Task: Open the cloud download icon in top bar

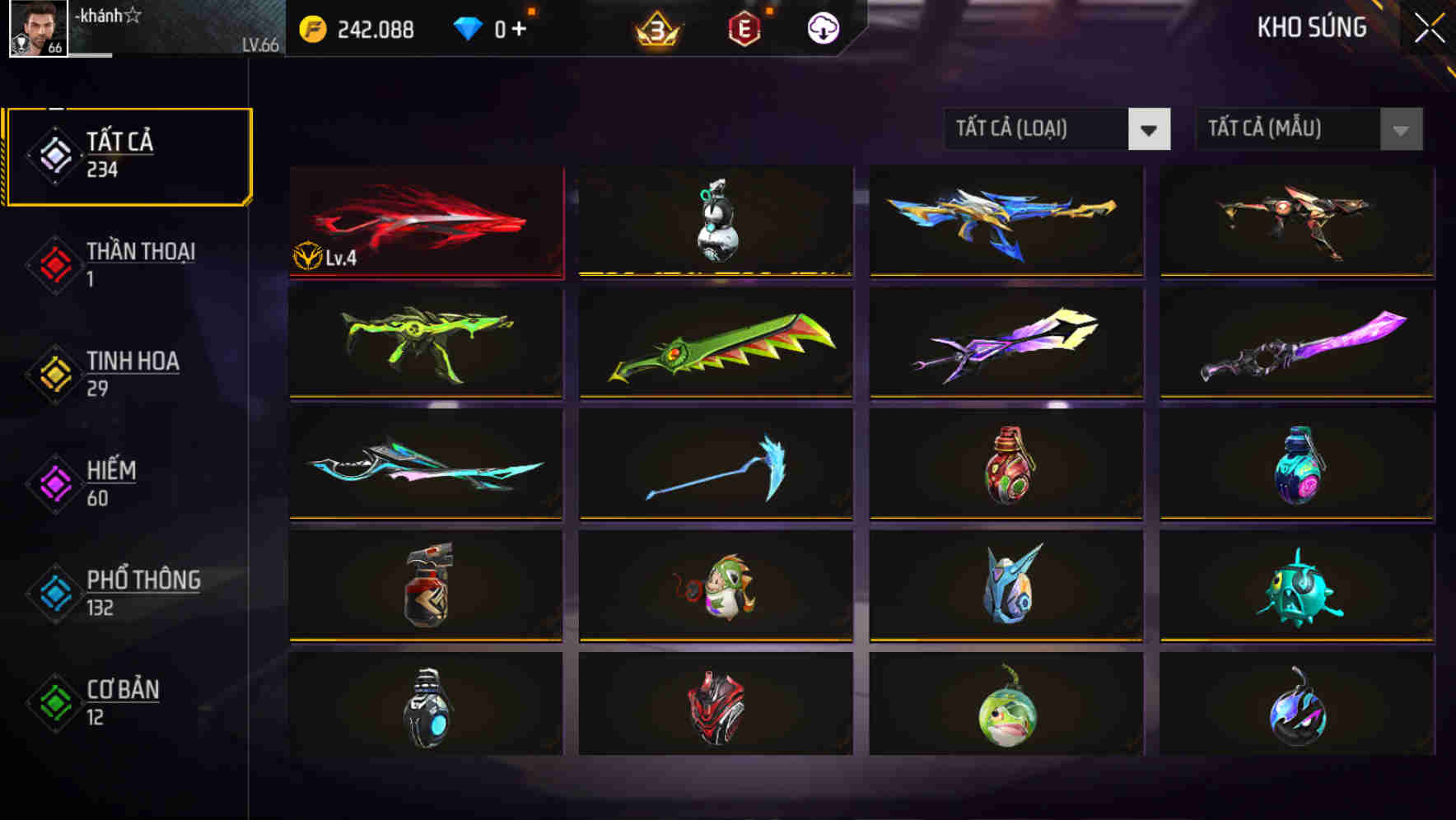Action: click(822, 27)
